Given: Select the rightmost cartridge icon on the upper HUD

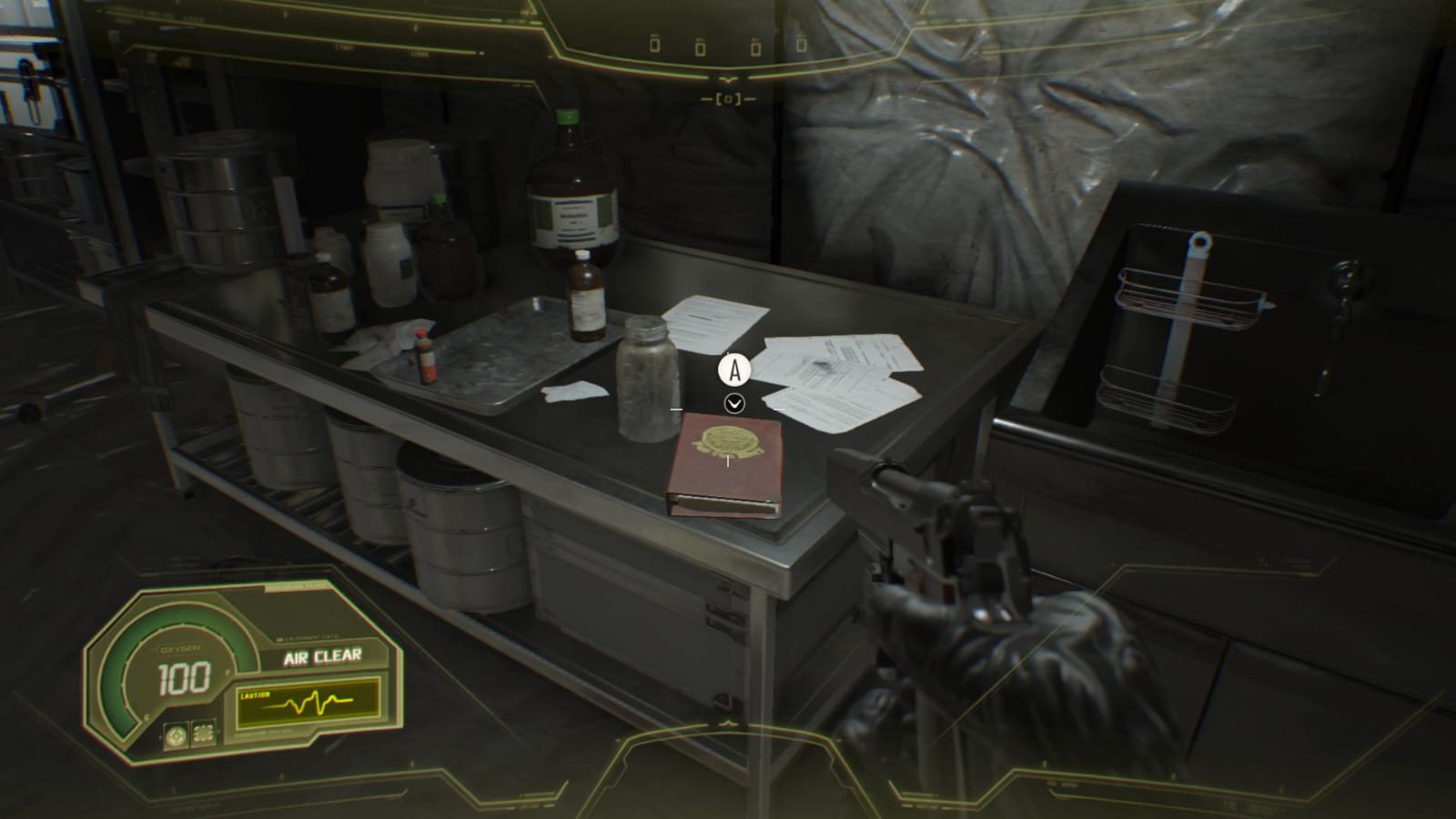Looking at the screenshot, I should point(801,44).
